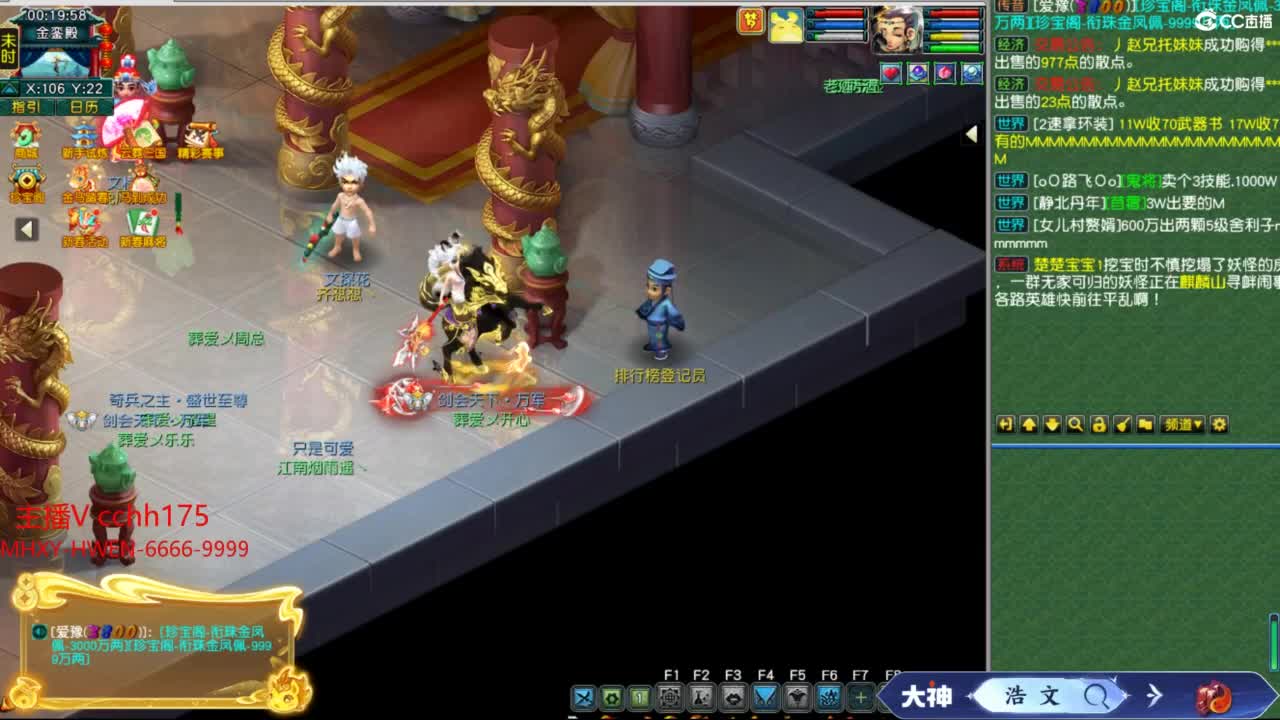The width and height of the screenshot is (1280, 720).
Task: Click the chat search magnifier icon
Action: pos(1075,424)
